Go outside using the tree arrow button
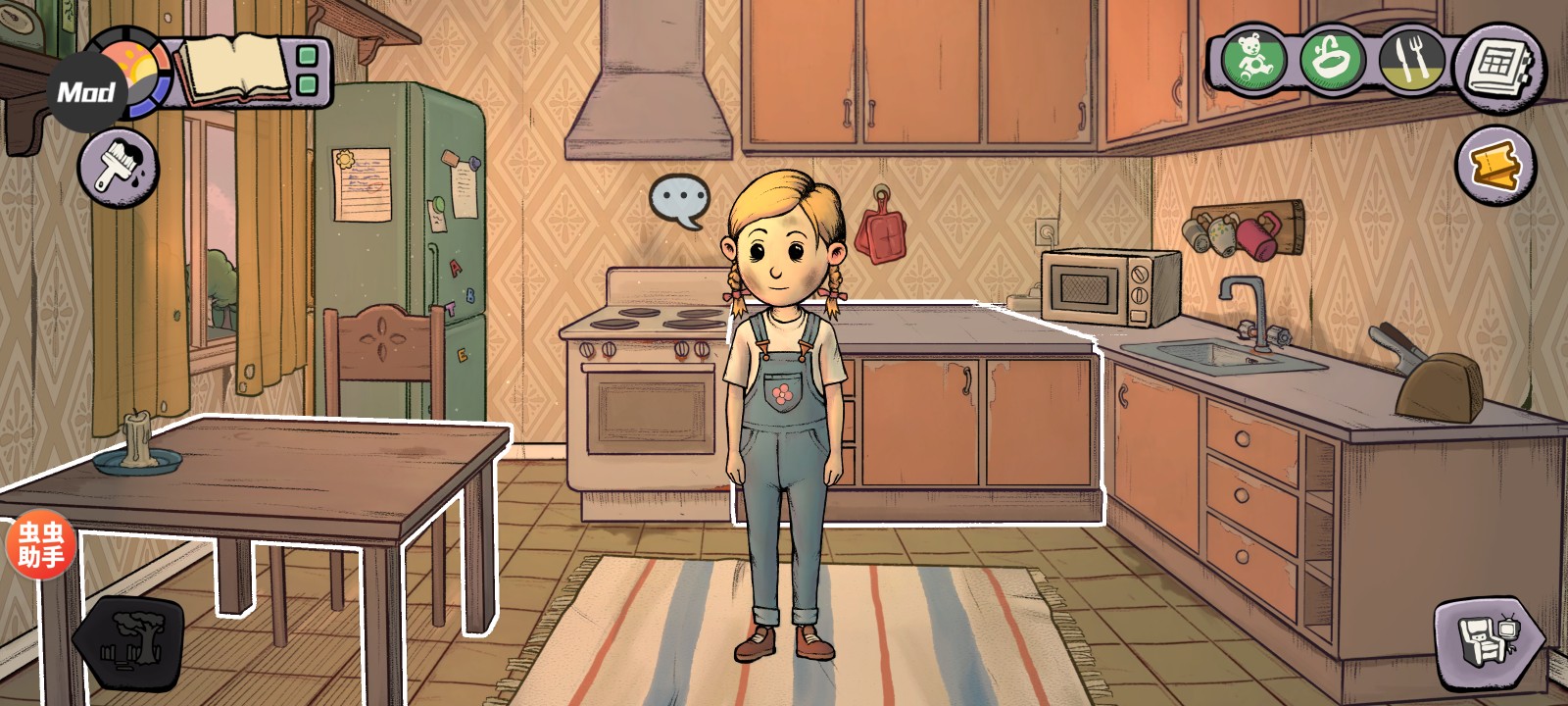The width and height of the screenshot is (1568, 706). (x=130, y=640)
